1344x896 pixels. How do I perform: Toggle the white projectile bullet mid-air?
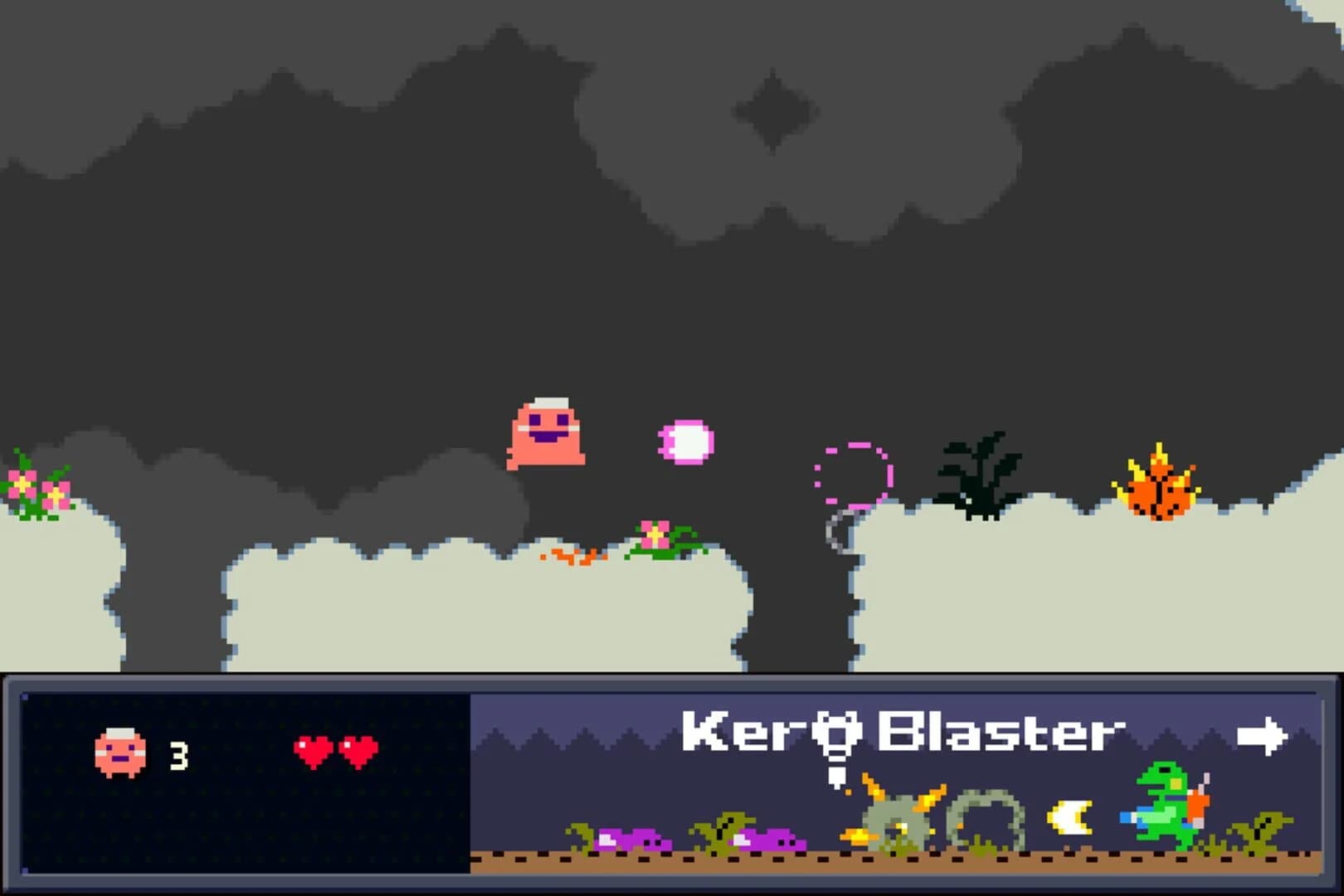(684, 442)
